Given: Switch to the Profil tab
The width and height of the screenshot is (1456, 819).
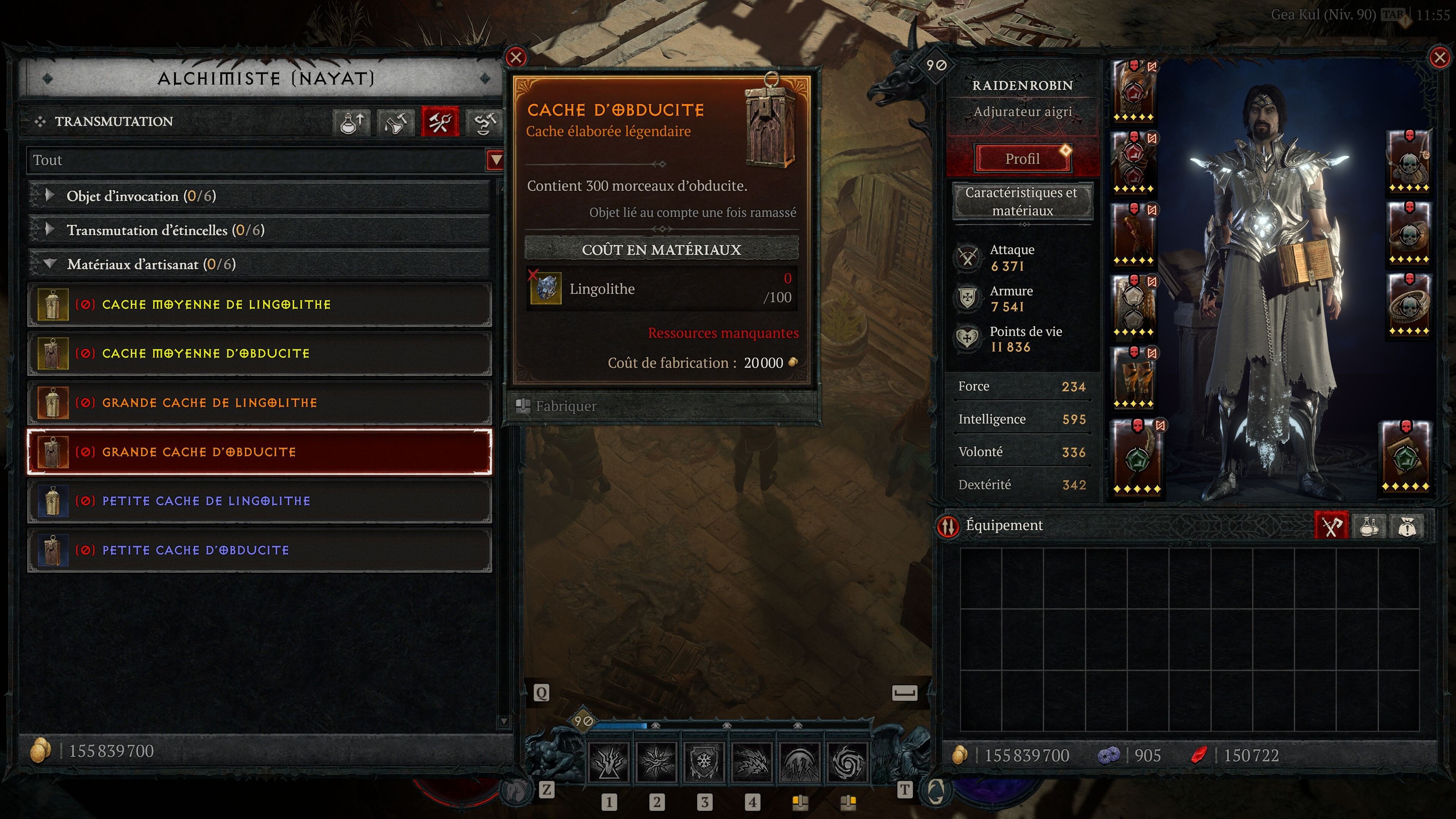Looking at the screenshot, I should [x=1023, y=158].
